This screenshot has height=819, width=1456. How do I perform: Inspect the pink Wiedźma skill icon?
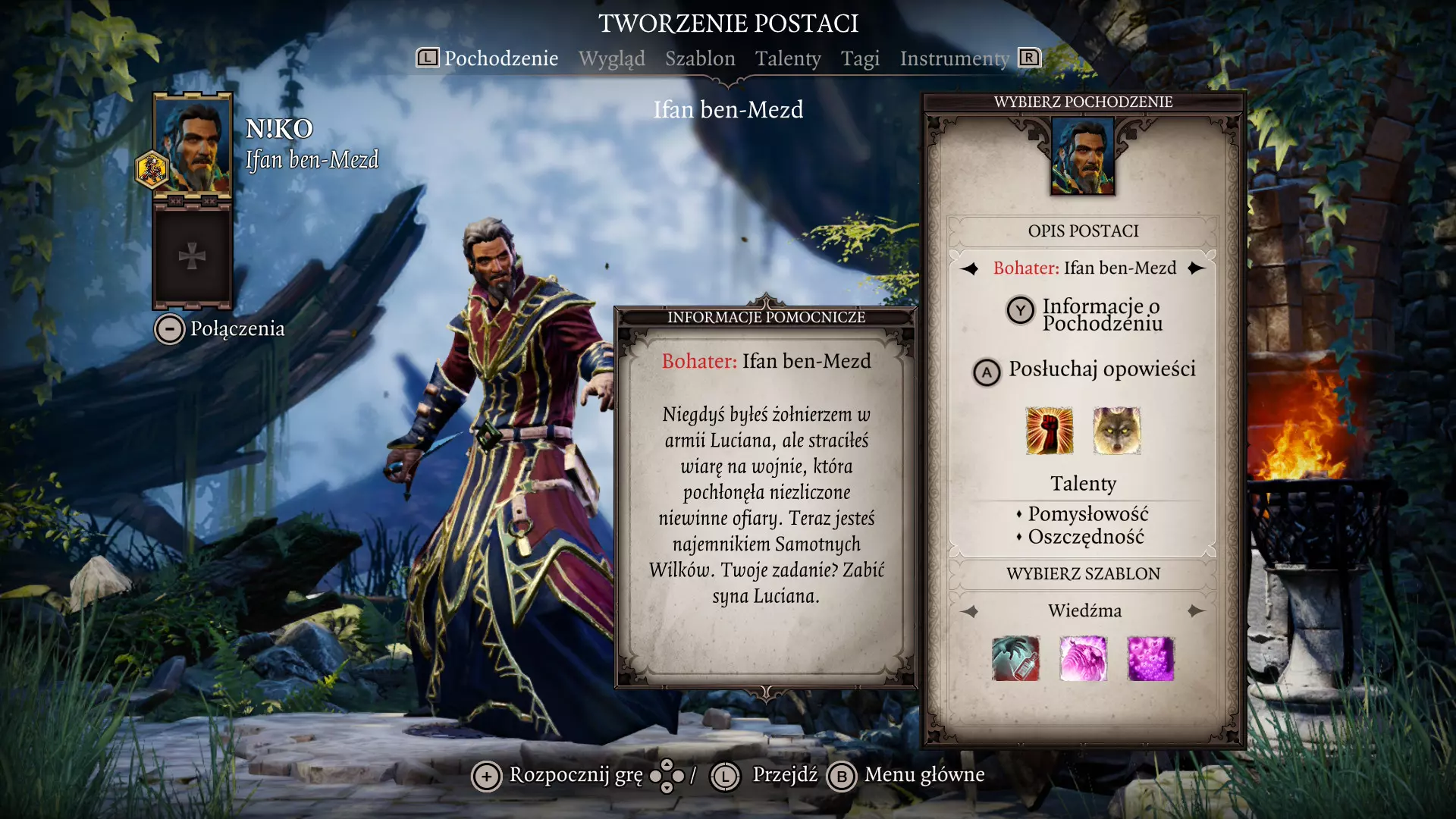pos(1083,658)
